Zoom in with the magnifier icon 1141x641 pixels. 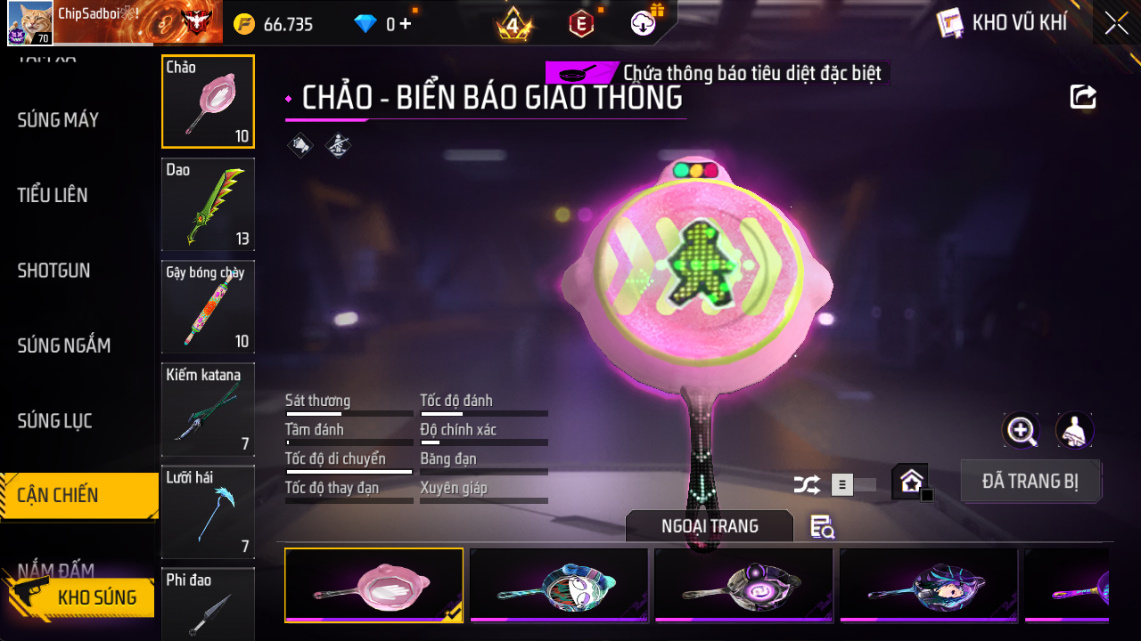tap(1021, 431)
